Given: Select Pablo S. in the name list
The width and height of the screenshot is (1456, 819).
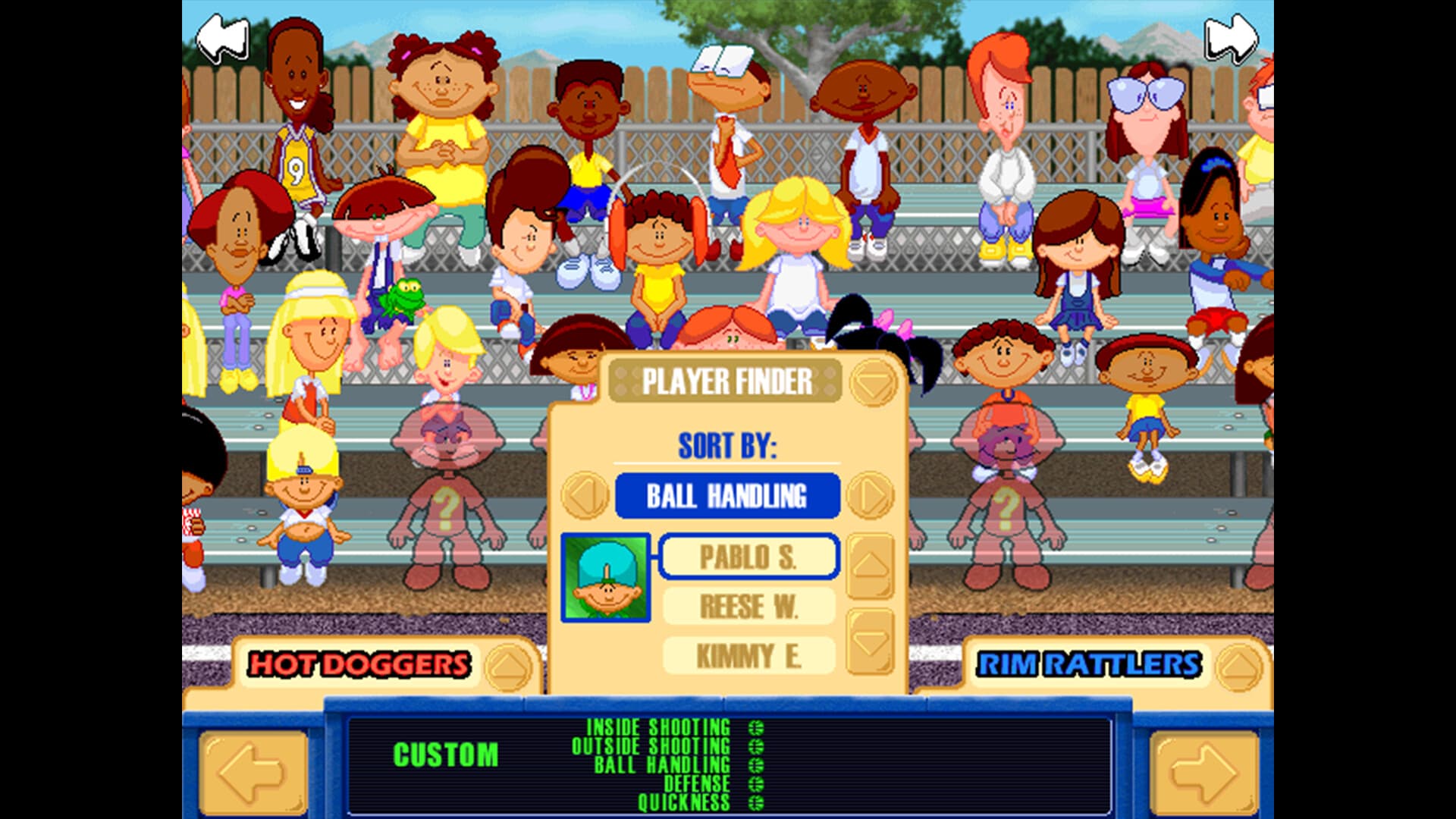Looking at the screenshot, I should [x=749, y=557].
